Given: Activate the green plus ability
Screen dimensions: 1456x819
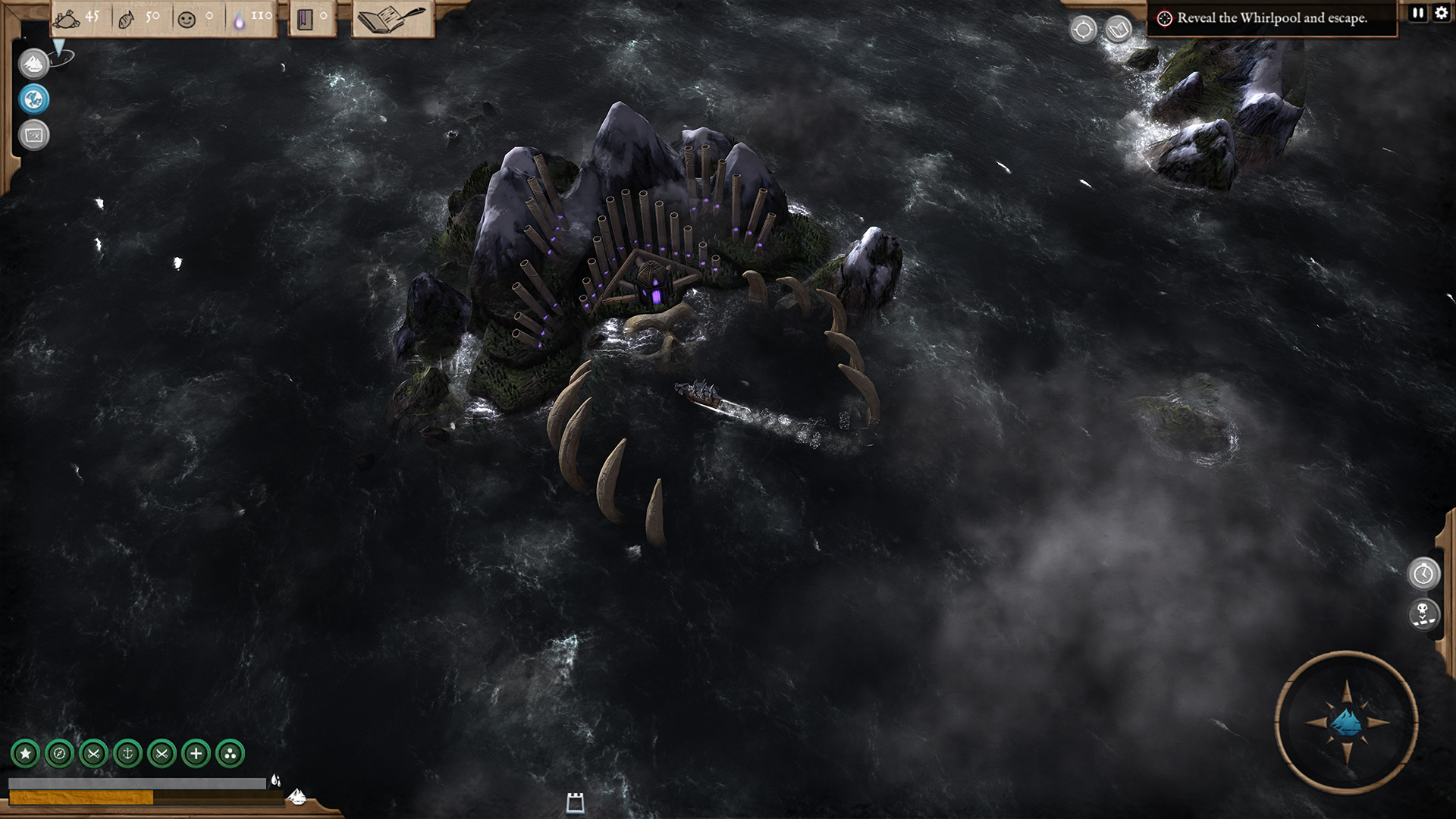Looking at the screenshot, I should pos(196,754).
